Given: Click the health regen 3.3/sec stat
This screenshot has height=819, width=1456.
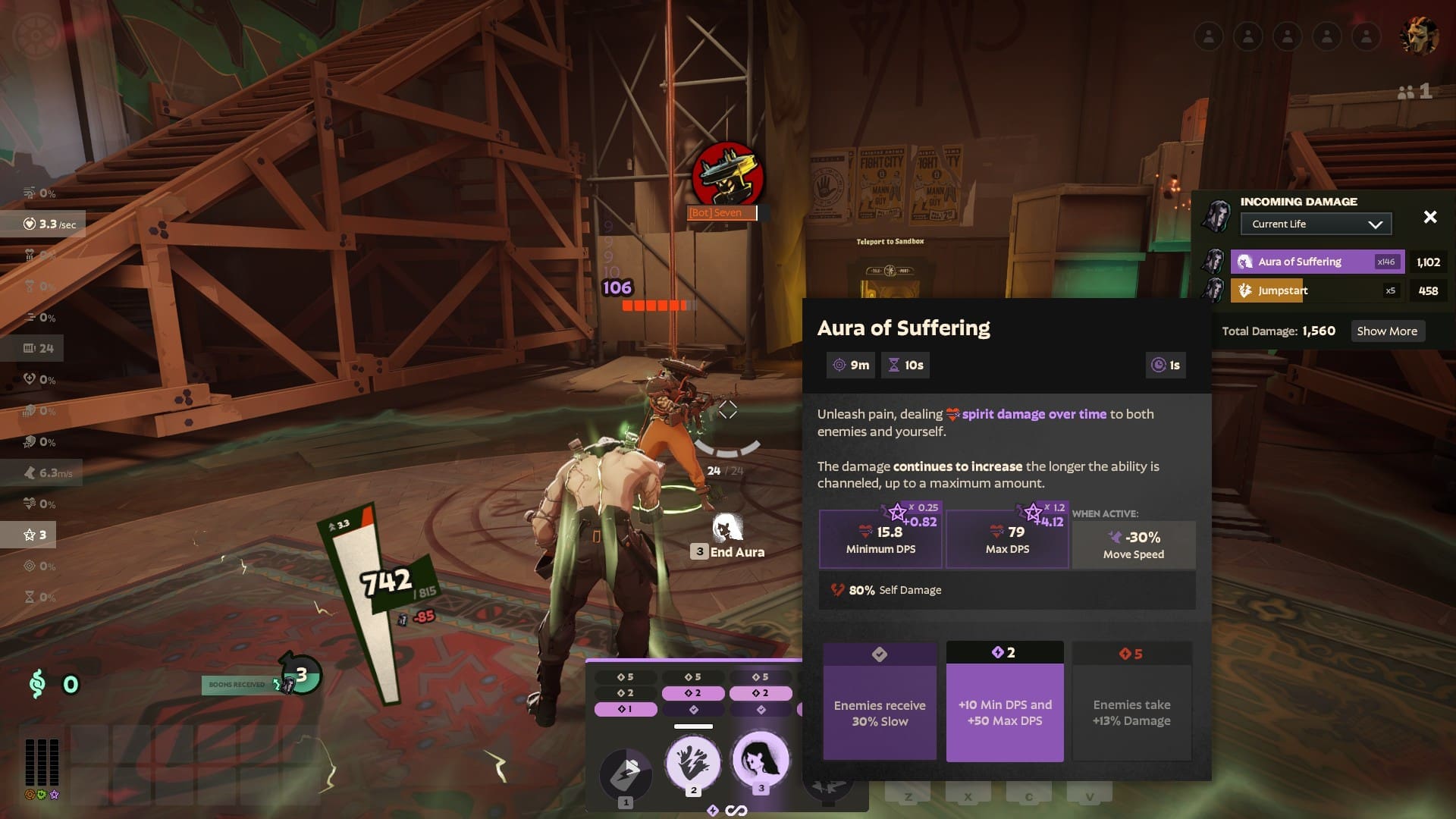Looking at the screenshot, I should click(50, 224).
